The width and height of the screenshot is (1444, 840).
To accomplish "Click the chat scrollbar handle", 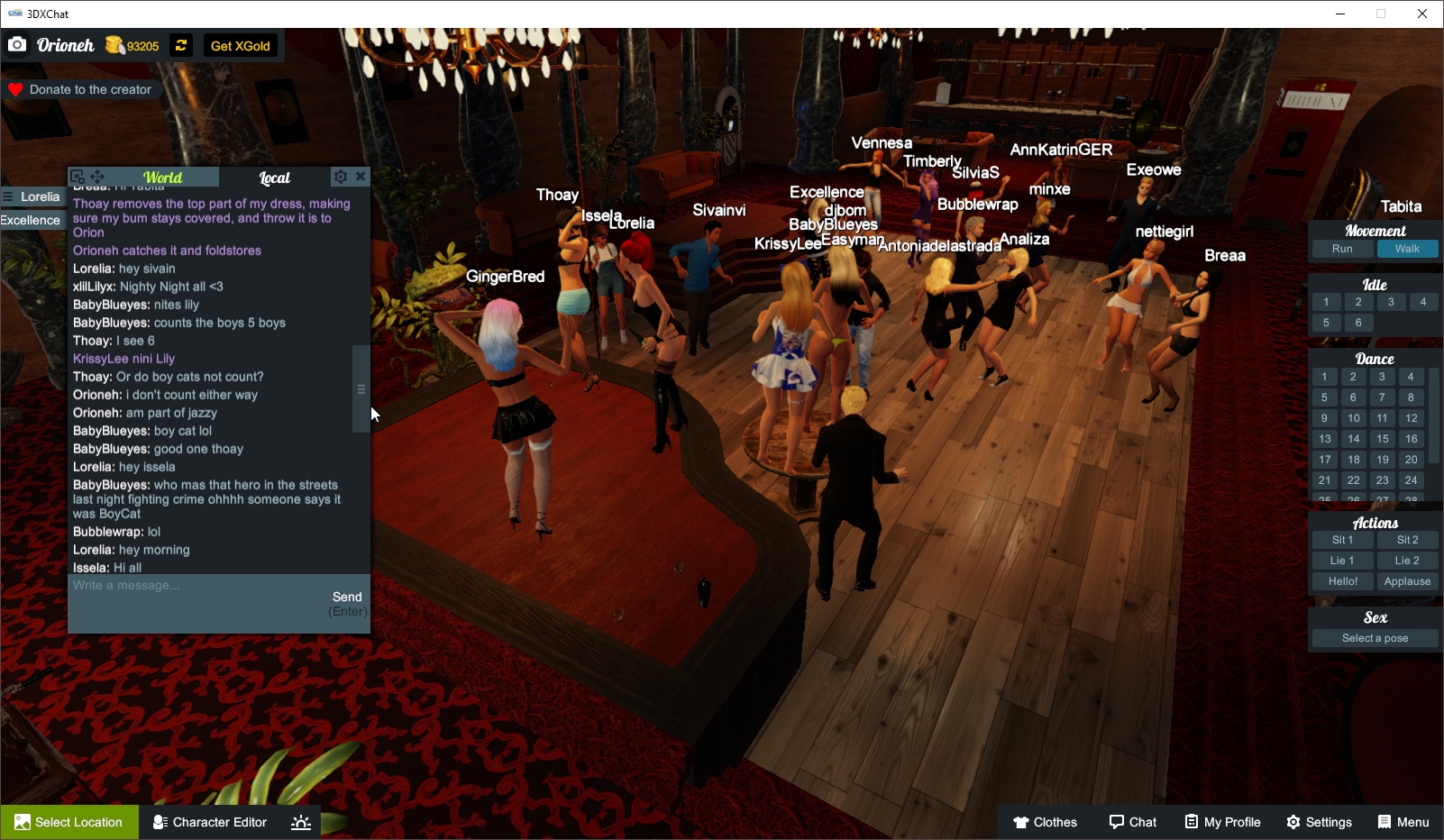I will [x=361, y=388].
